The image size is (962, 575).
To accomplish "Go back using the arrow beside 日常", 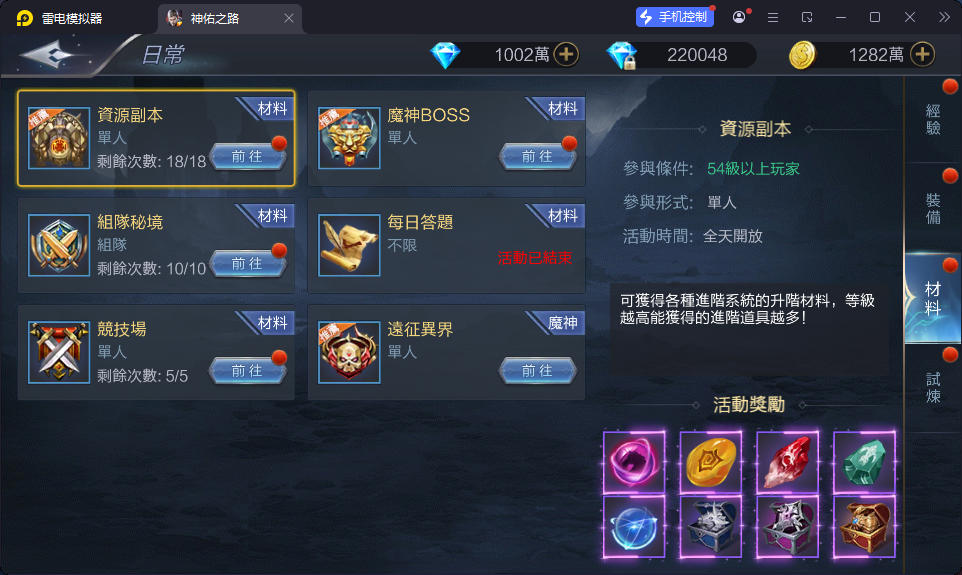I will (x=57, y=54).
